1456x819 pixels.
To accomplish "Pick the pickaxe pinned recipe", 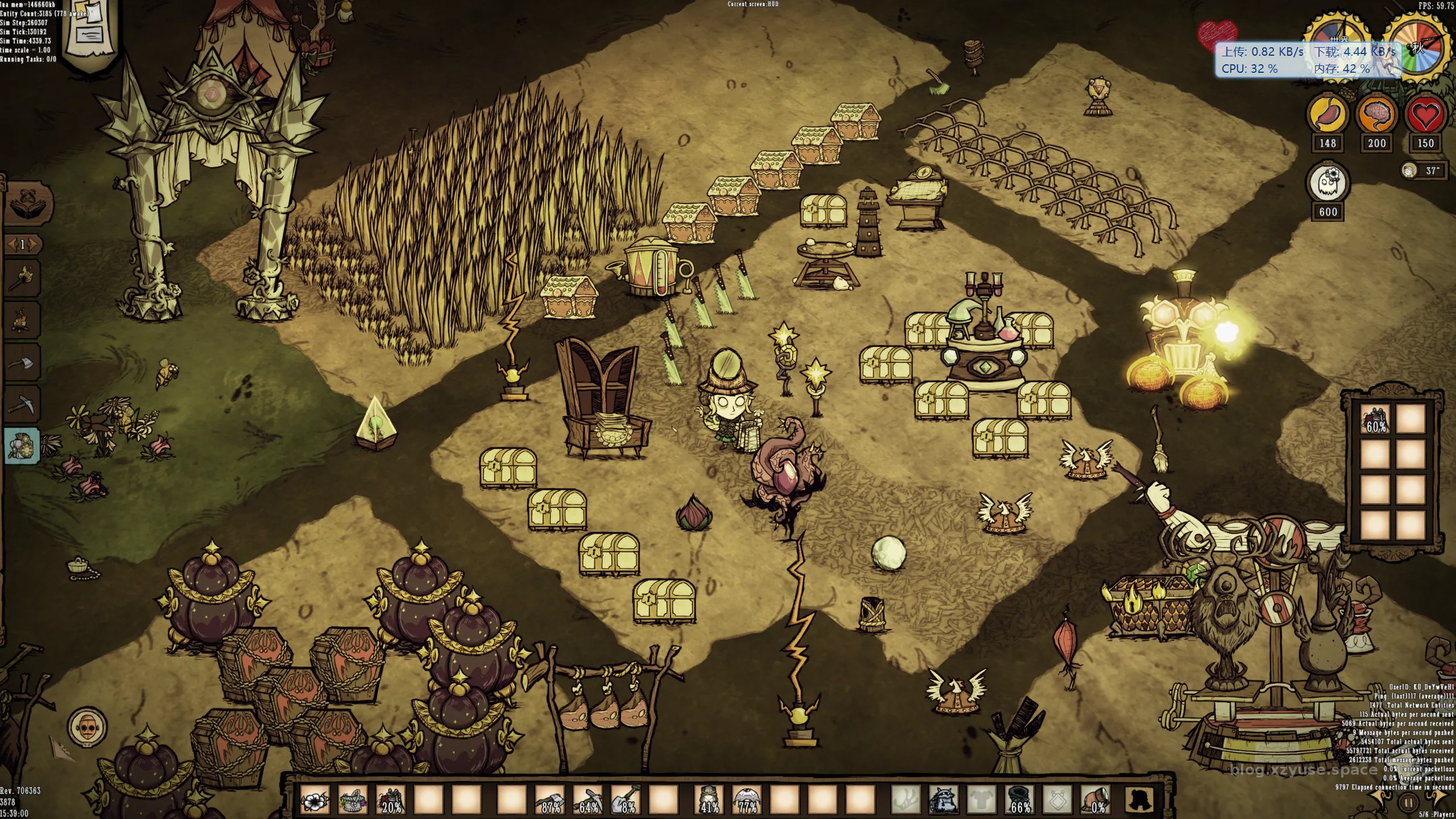I will click(x=23, y=404).
